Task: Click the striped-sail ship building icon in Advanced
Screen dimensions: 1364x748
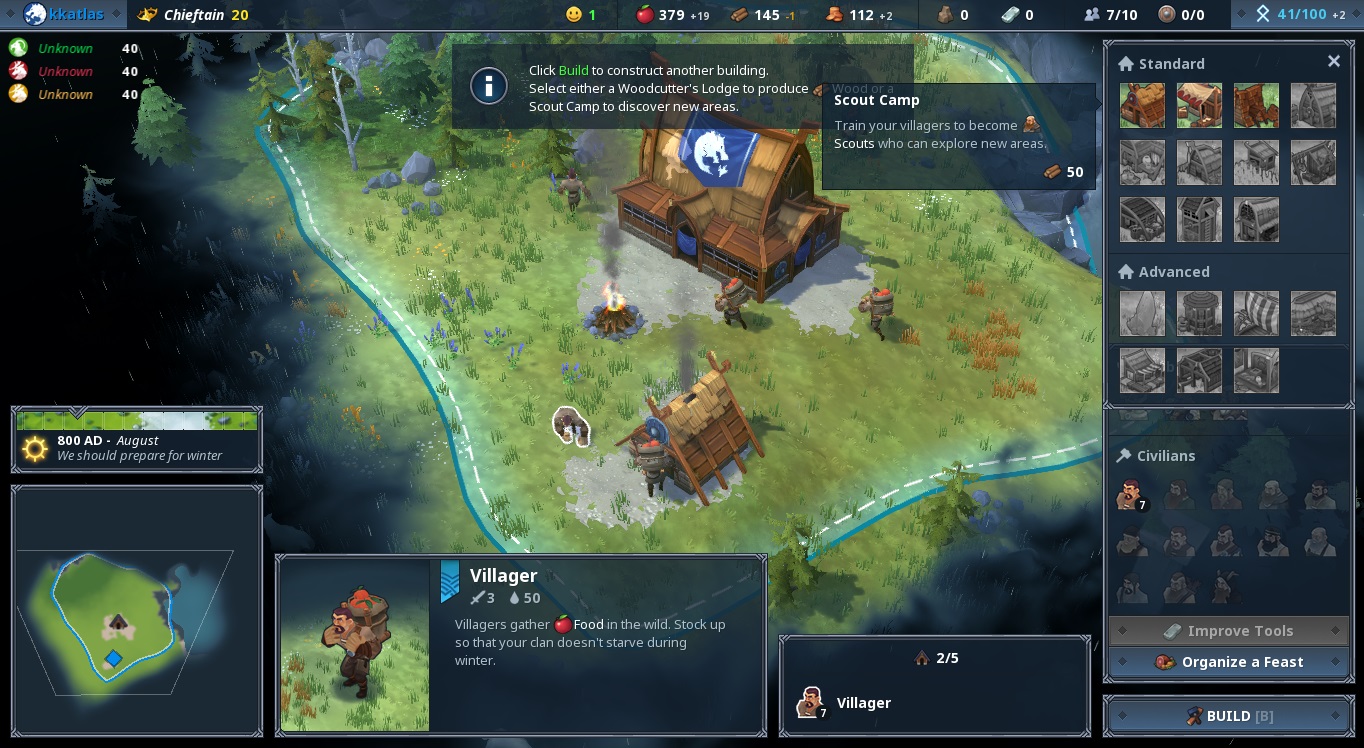Action: click(1256, 313)
